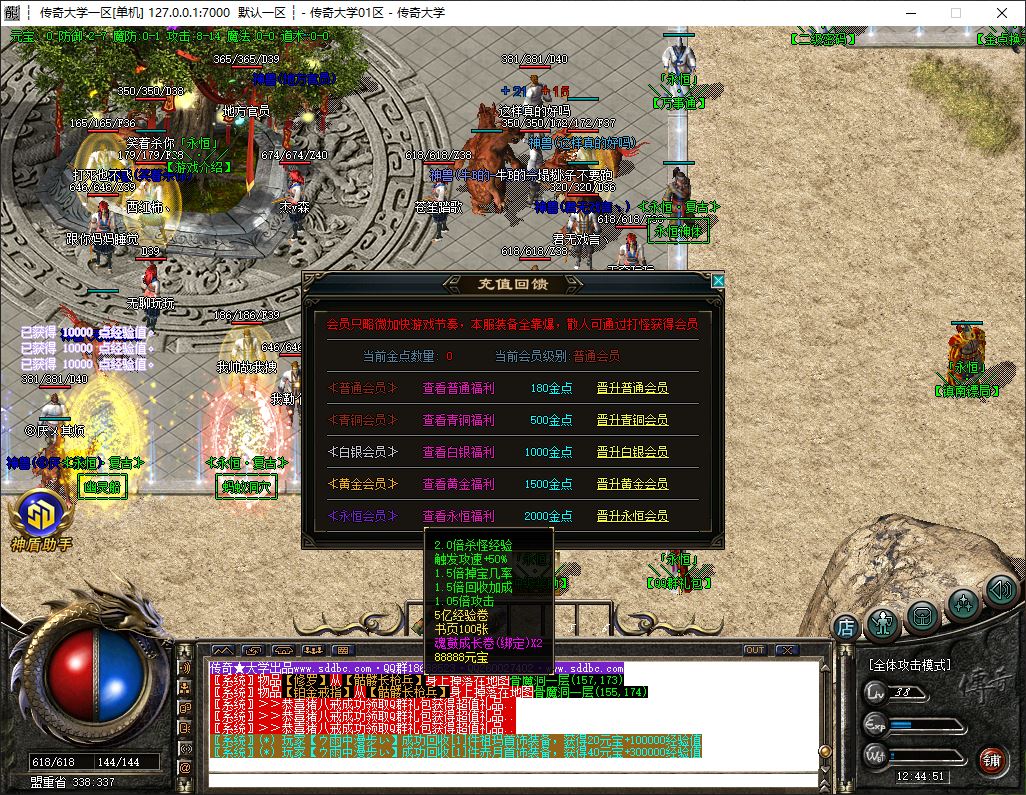This screenshot has height=795, width=1026.
Task: Open the bag inventory button
Action: tap(924, 617)
